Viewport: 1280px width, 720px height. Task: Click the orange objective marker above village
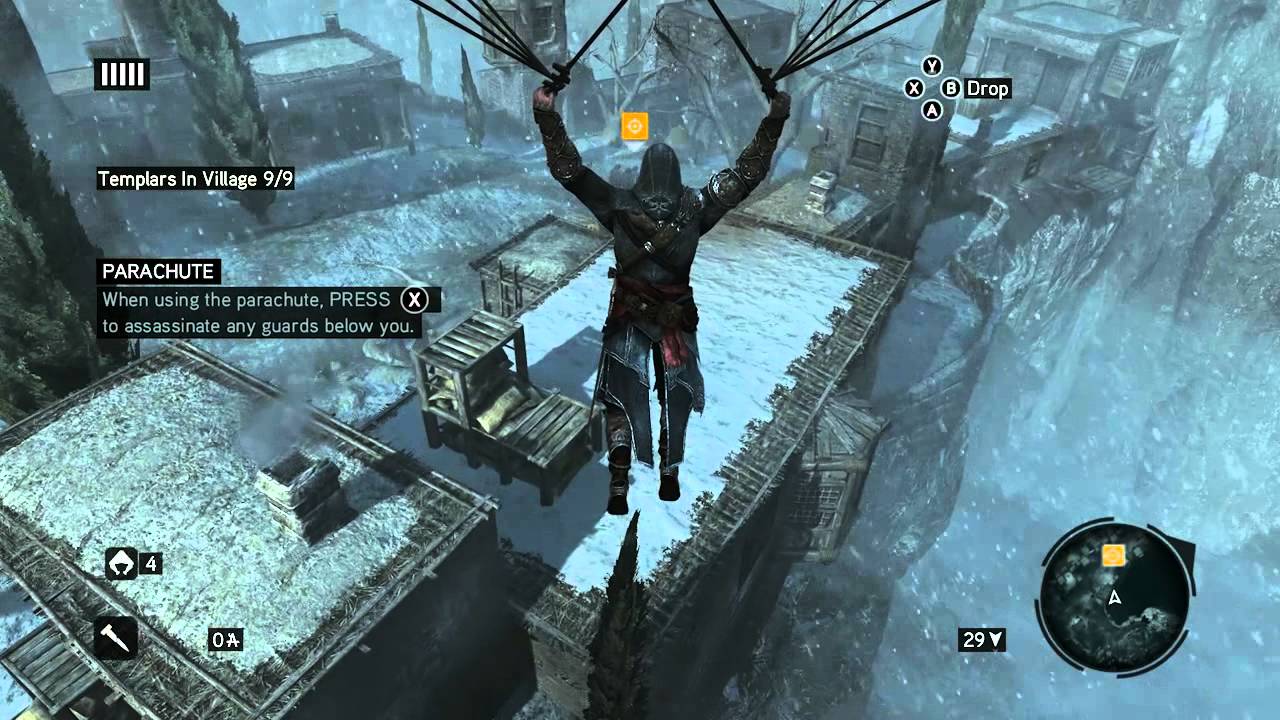click(x=634, y=126)
